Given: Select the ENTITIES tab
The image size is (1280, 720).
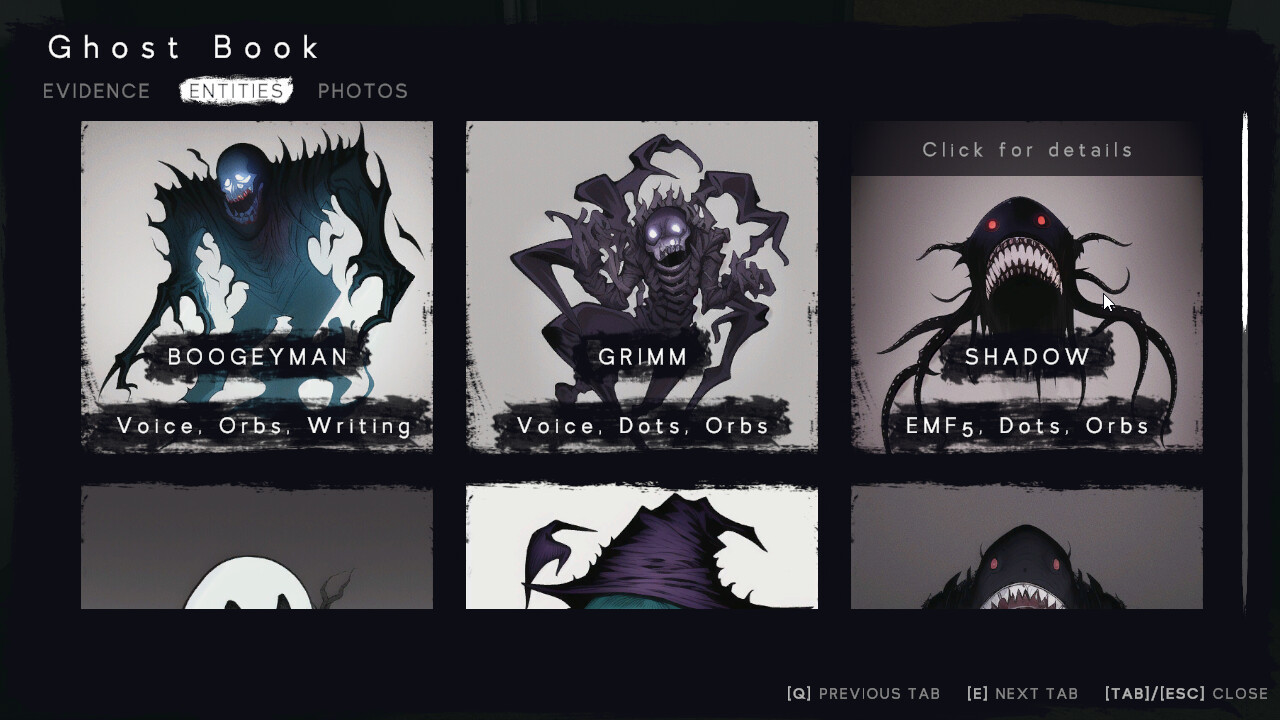Looking at the screenshot, I should pyautogui.click(x=236, y=90).
